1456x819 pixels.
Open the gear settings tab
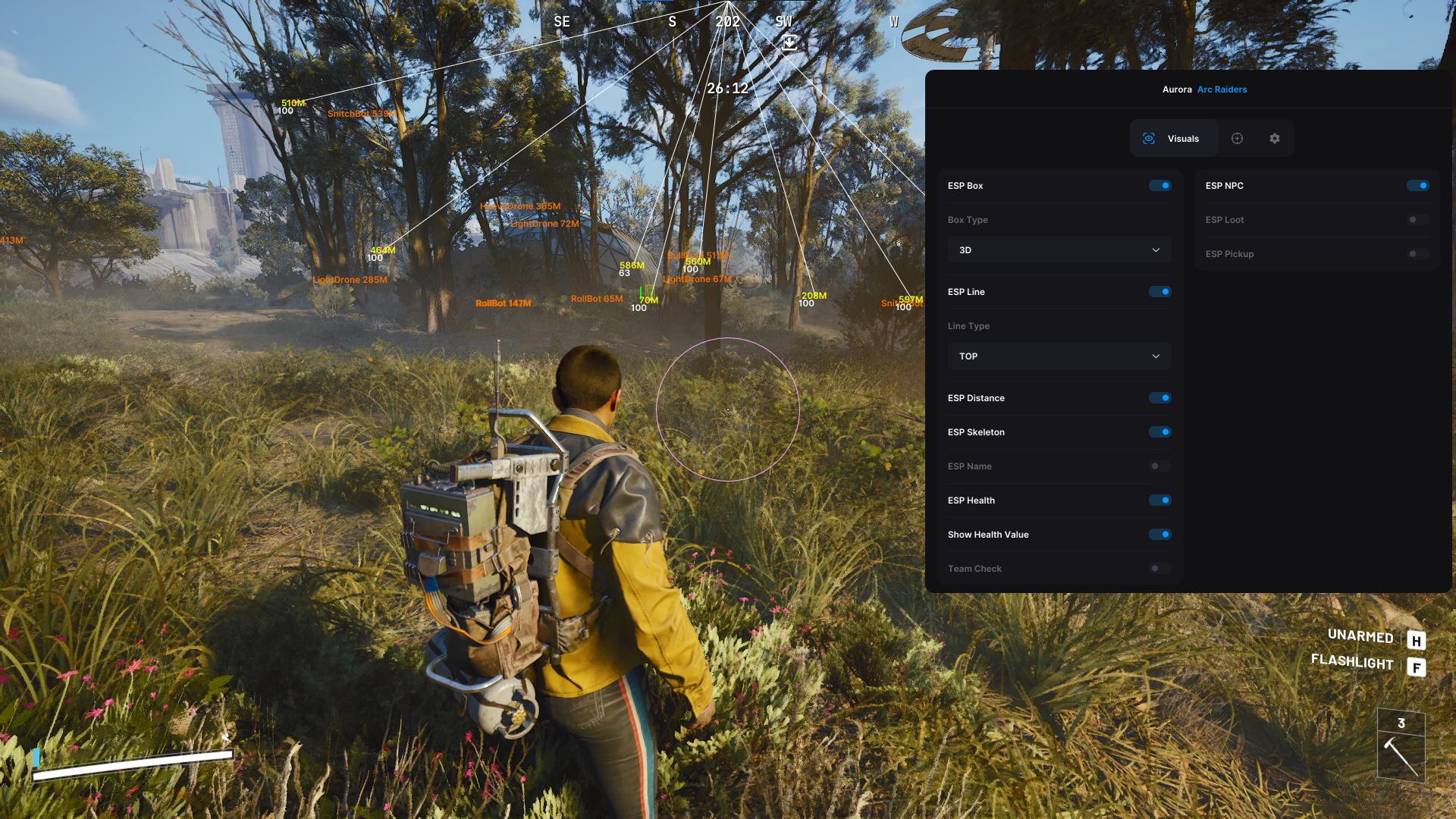(x=1274, y=139)
